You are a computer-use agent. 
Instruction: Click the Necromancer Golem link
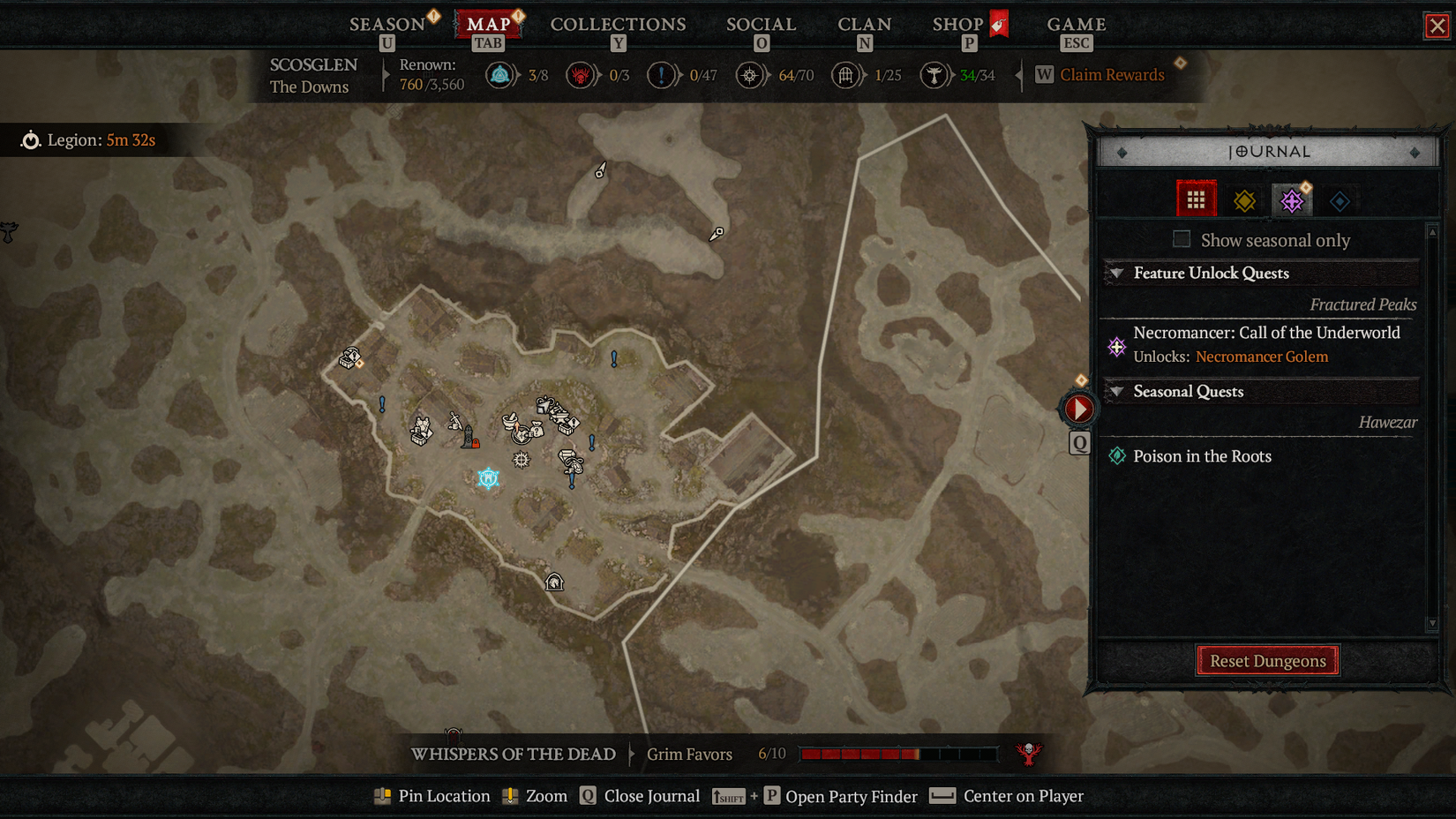pos(1262,357)
